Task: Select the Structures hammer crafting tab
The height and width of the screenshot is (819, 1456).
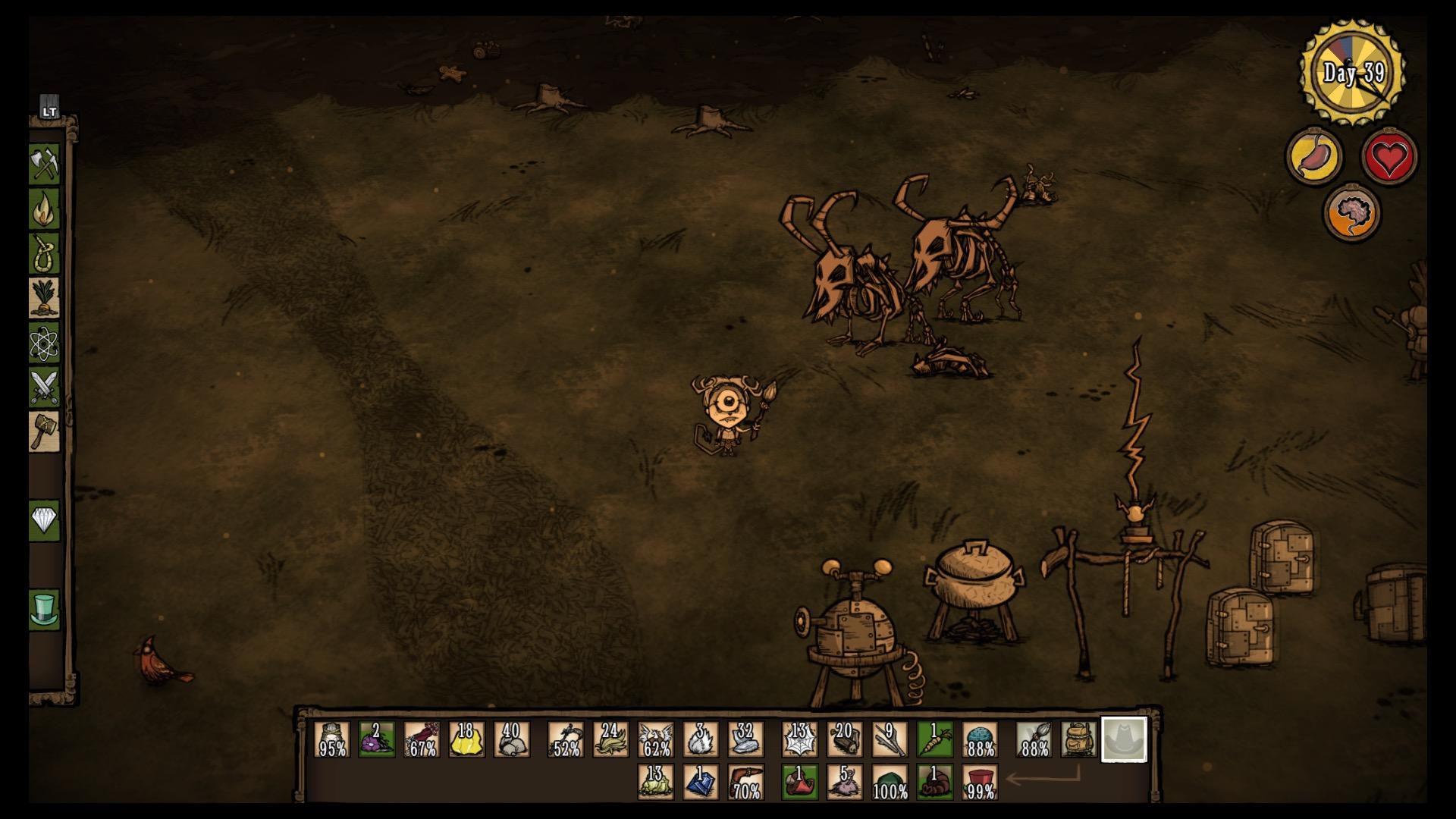Action: coord(44,431)
